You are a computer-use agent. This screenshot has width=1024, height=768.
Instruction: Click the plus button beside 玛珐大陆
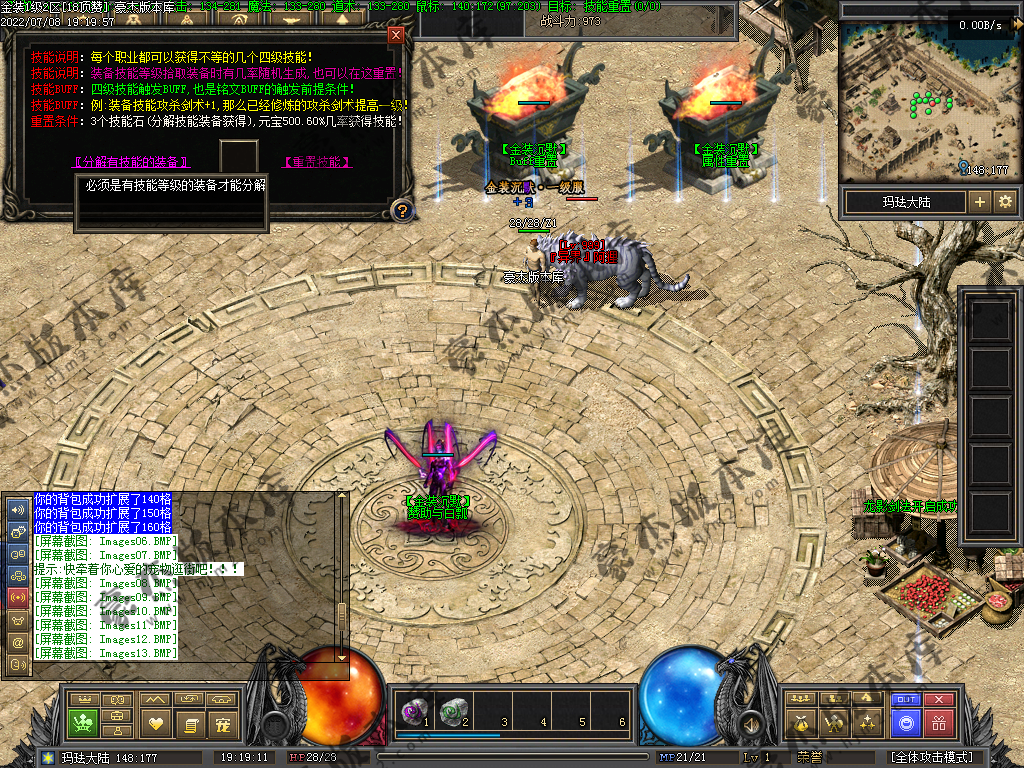[x=979, y=202]
